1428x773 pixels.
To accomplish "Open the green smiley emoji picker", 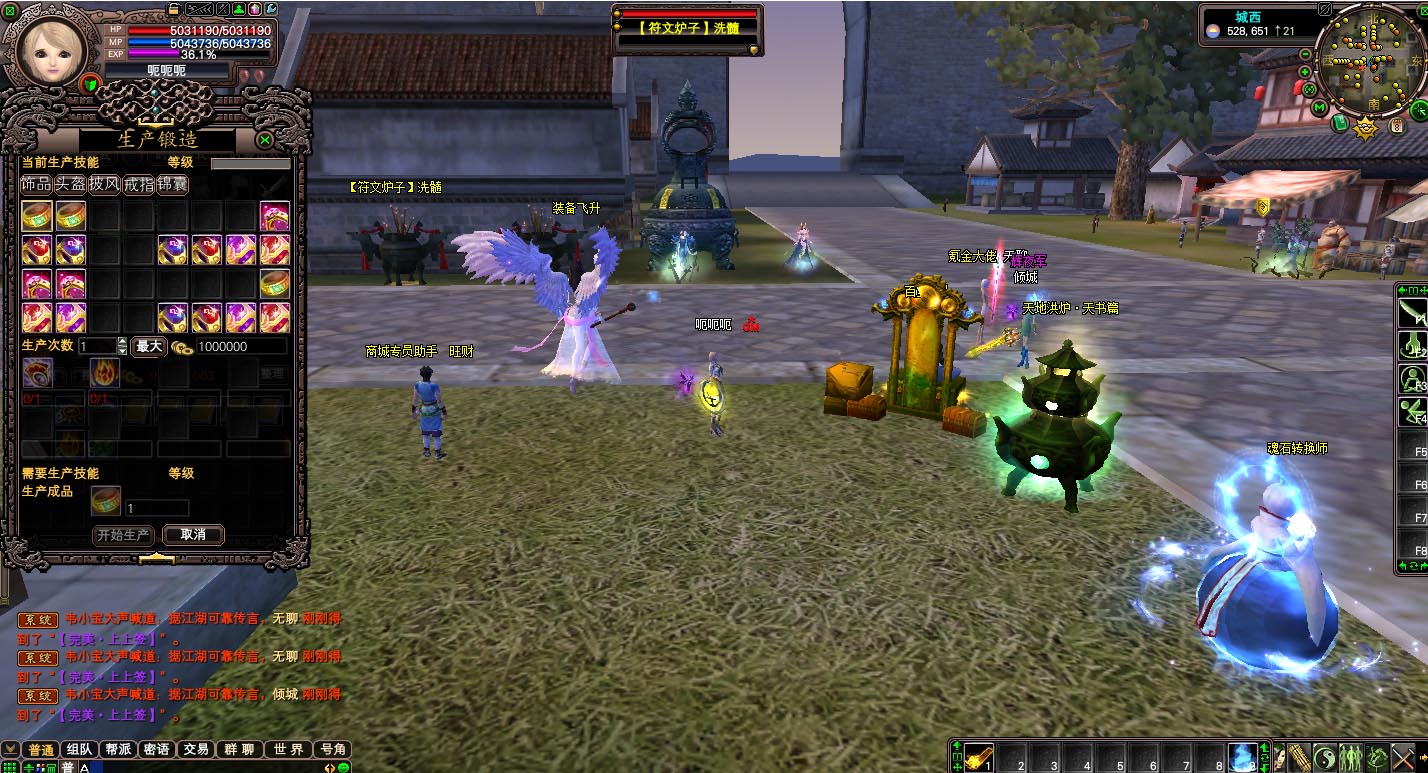I will [343, 767].
